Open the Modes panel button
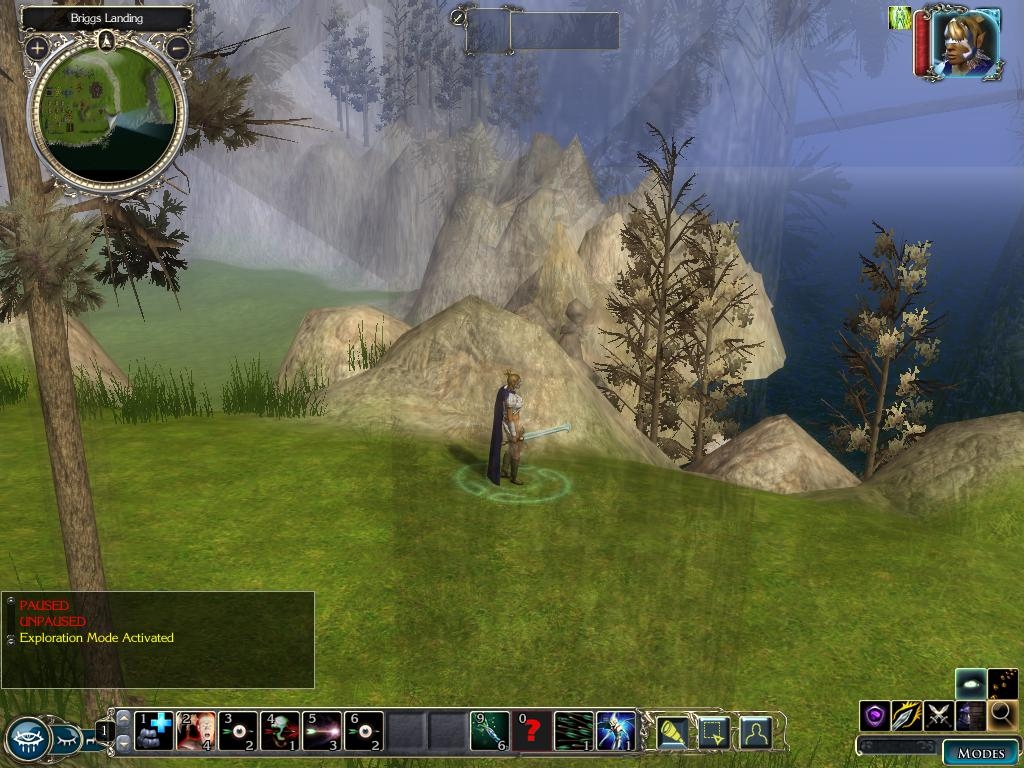The height and width of the screenshot is (768, 1024). click(x=980, y=753)
